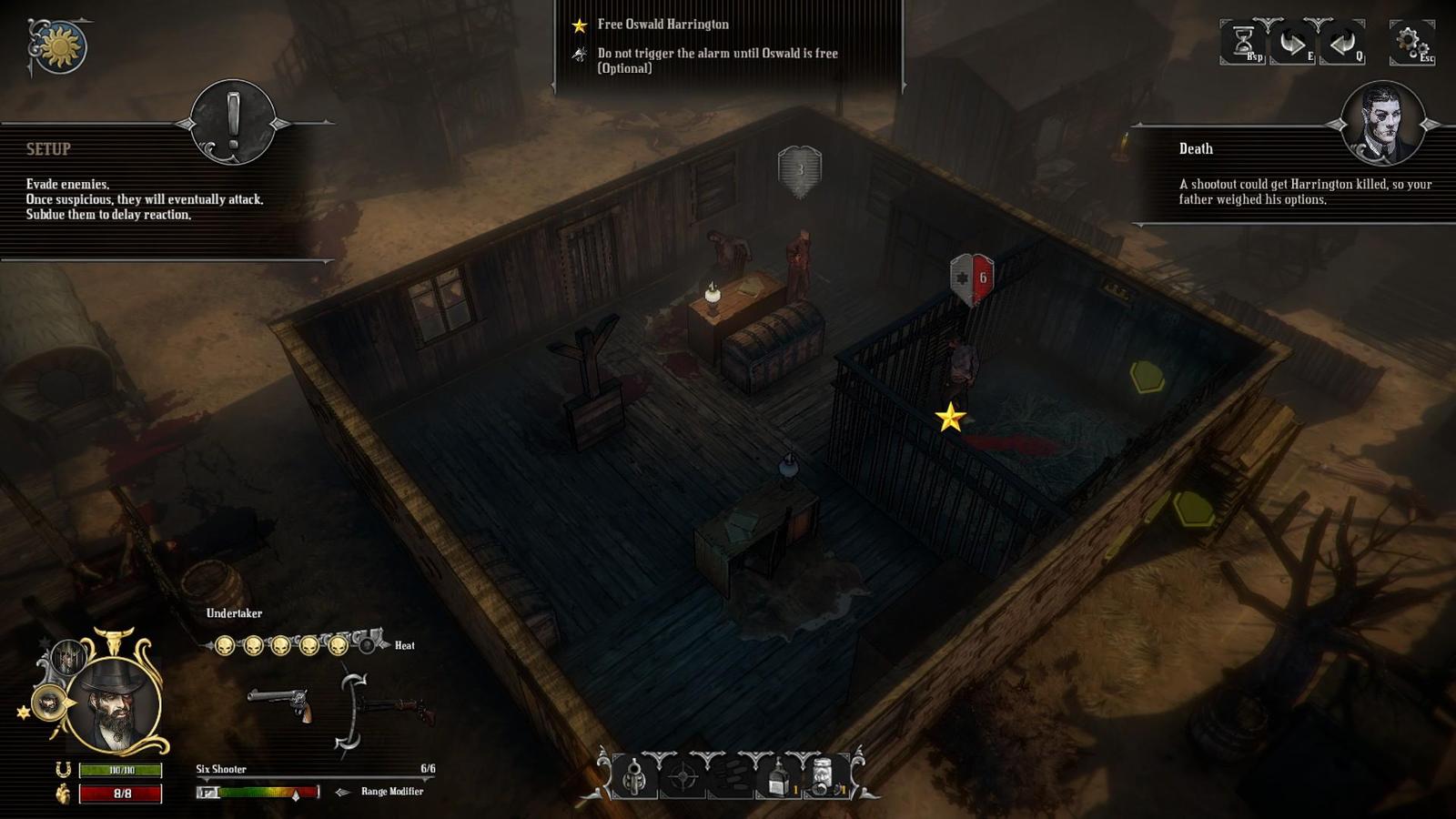Click the Death narrator portrait

(1382, 122)
